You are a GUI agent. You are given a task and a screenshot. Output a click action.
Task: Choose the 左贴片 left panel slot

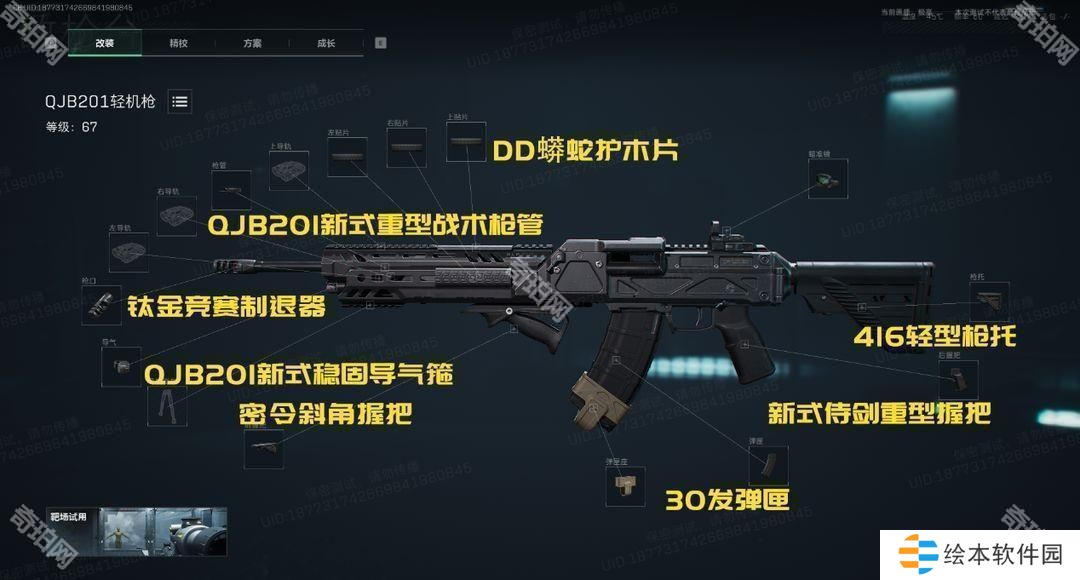(x=348, y=156)
